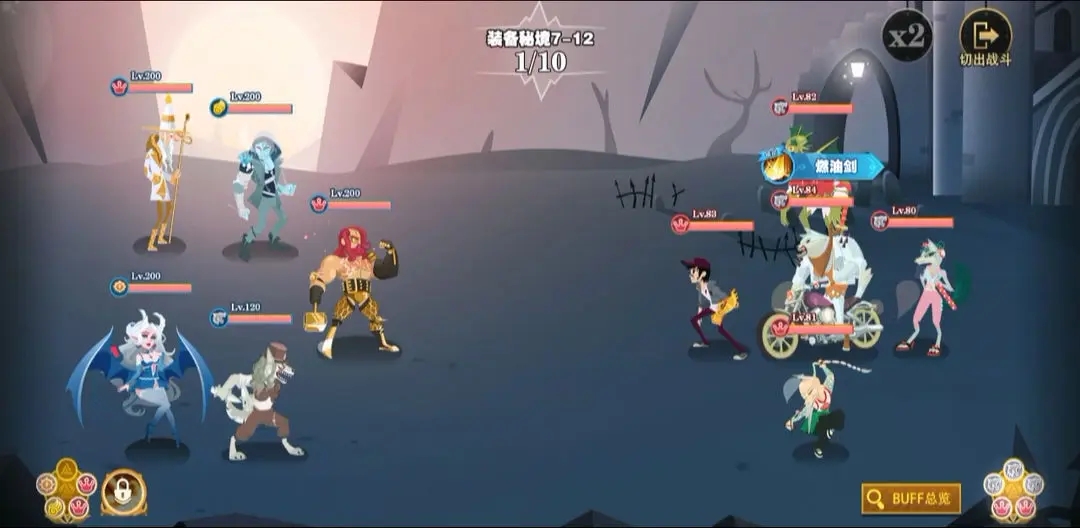Screen dimensions: 1080x528
Task: Toggle the x2 battle speed button
Action: click(x=907, y=36)
